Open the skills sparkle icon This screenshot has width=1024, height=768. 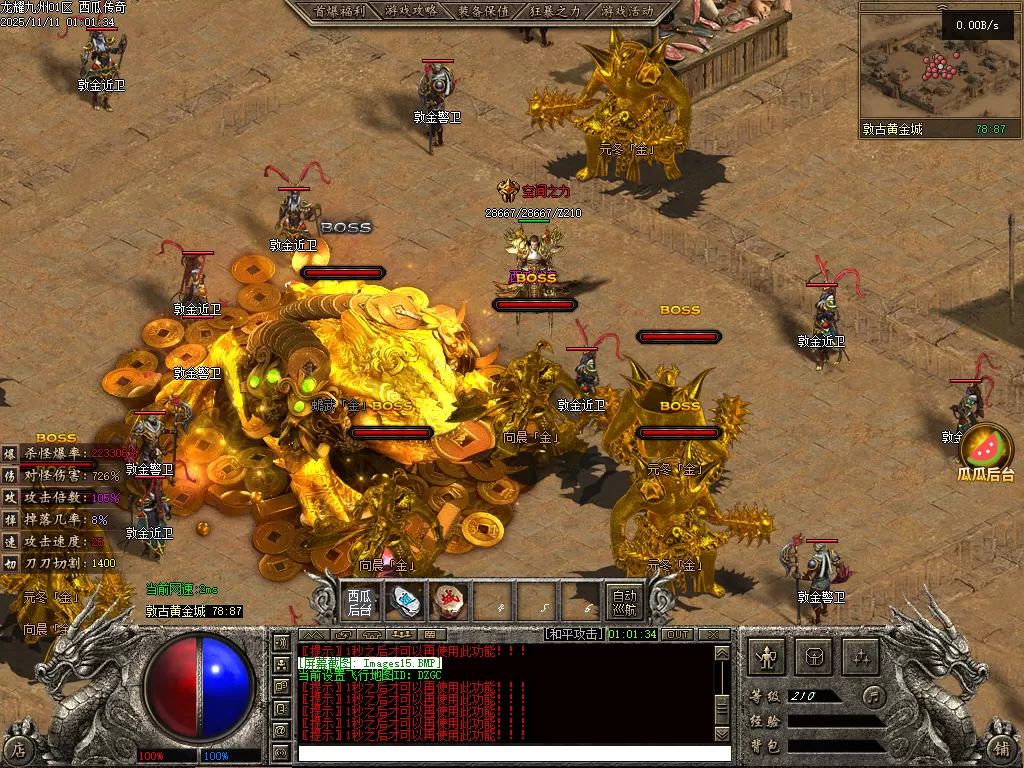[x=861, y=657]
